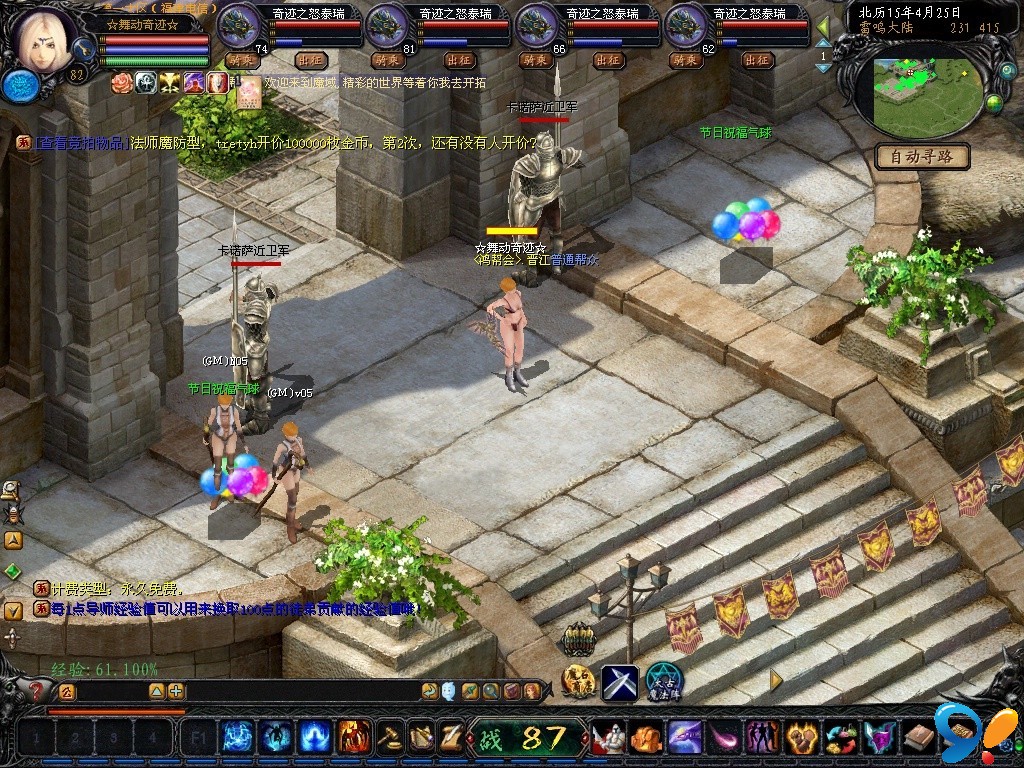Click the green arrow beside the pet bars
Image resolution: width=1024 pixels, height=768 pixels.
[823, 27]
